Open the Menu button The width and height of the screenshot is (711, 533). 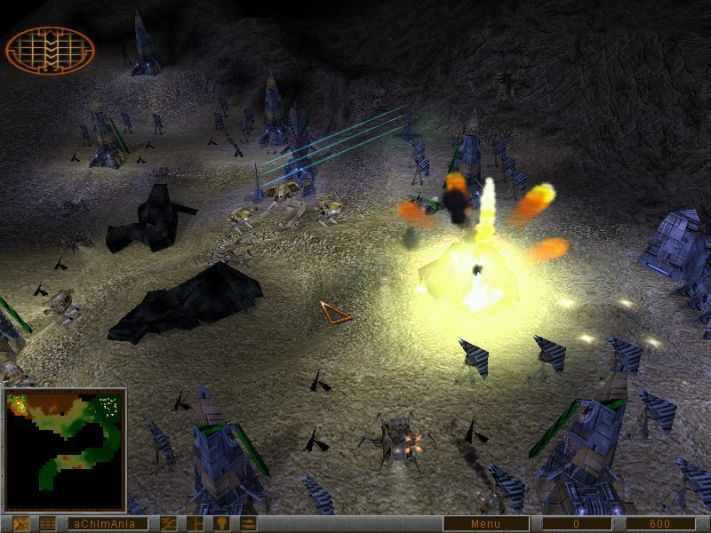486,523
